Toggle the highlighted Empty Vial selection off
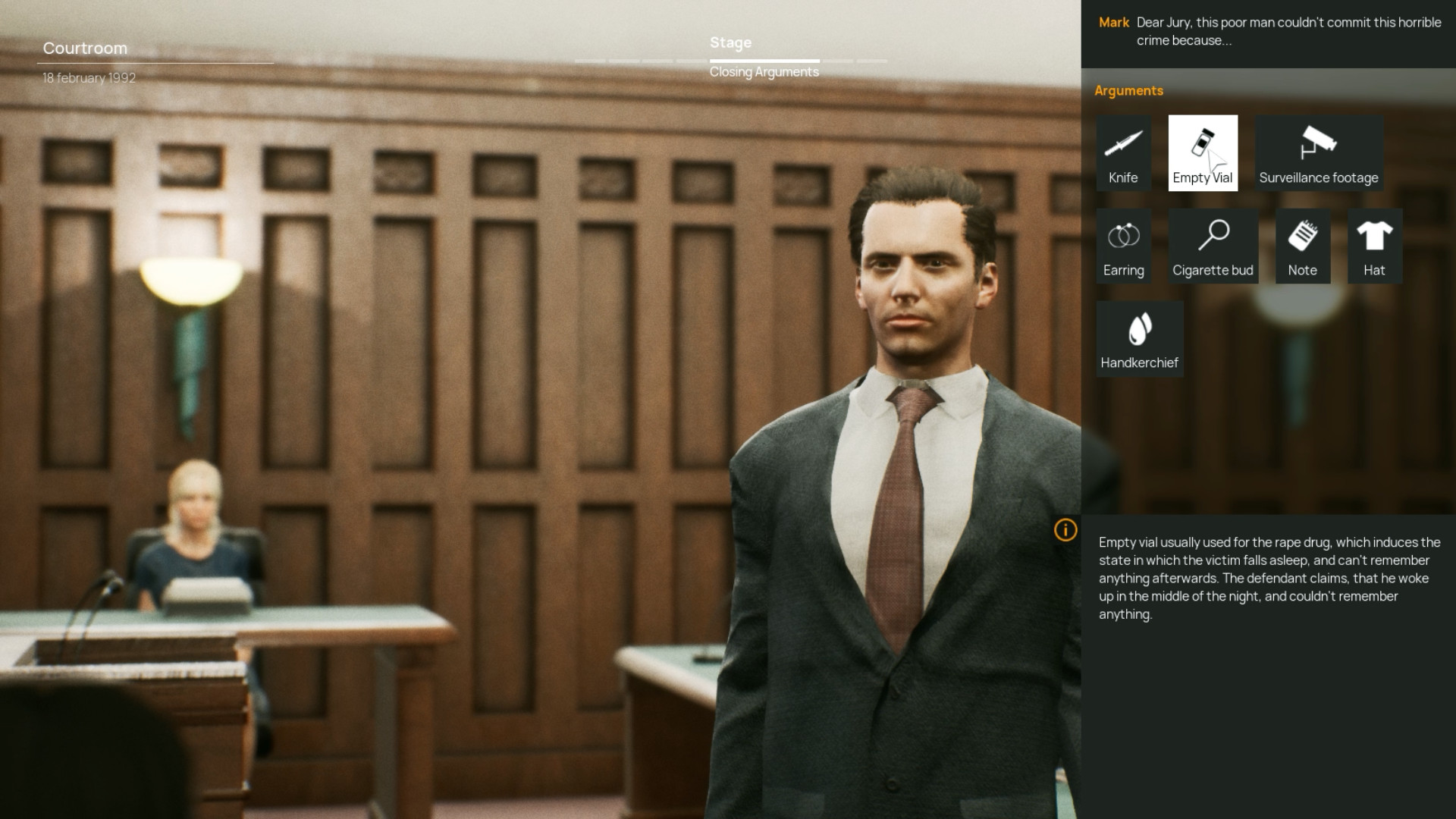This screenshot has height=819, width=1456. coord(1203,153)
